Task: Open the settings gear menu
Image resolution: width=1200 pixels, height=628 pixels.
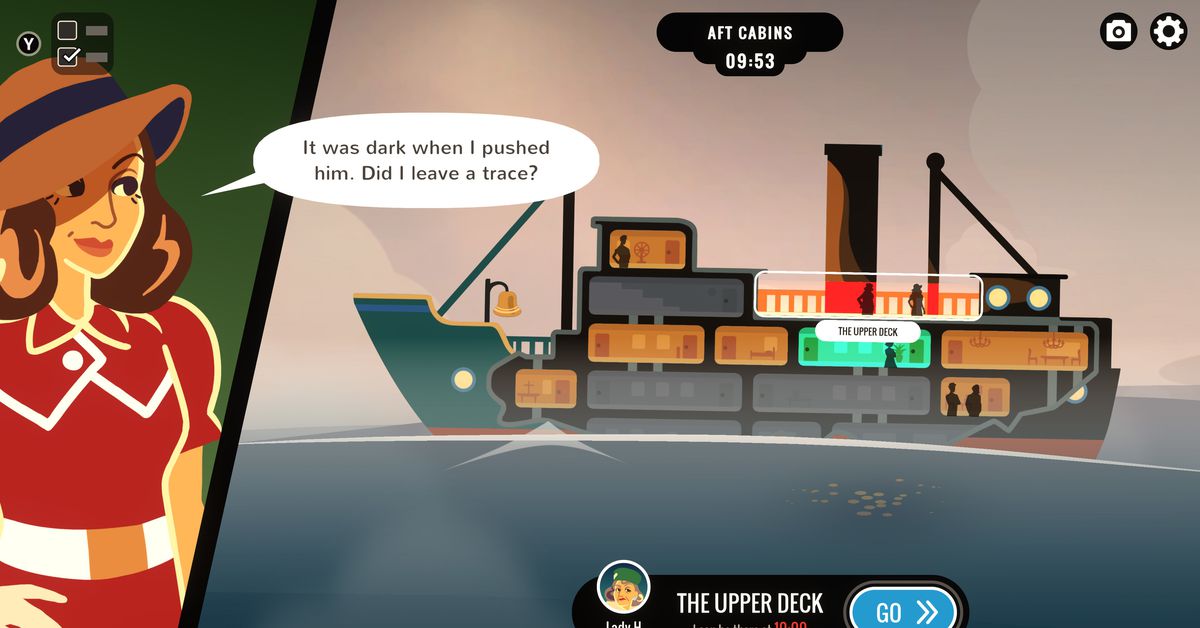Action: tap(1168, 32)
